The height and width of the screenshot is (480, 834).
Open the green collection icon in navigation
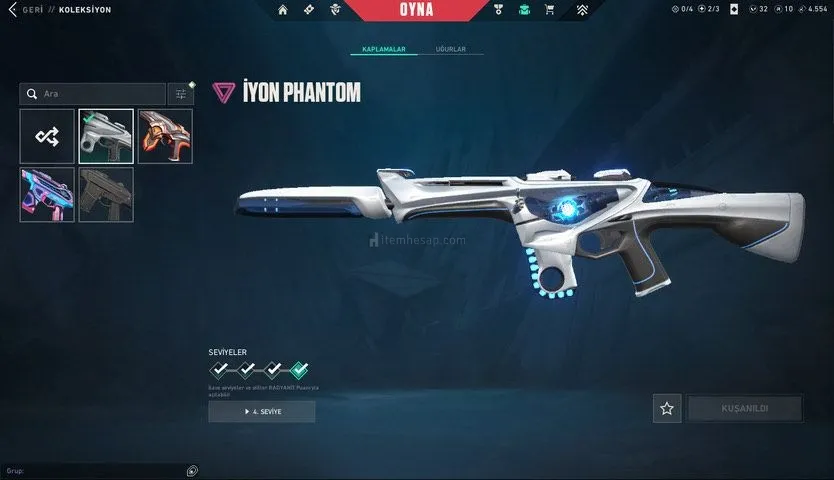[x=524, y=10]
